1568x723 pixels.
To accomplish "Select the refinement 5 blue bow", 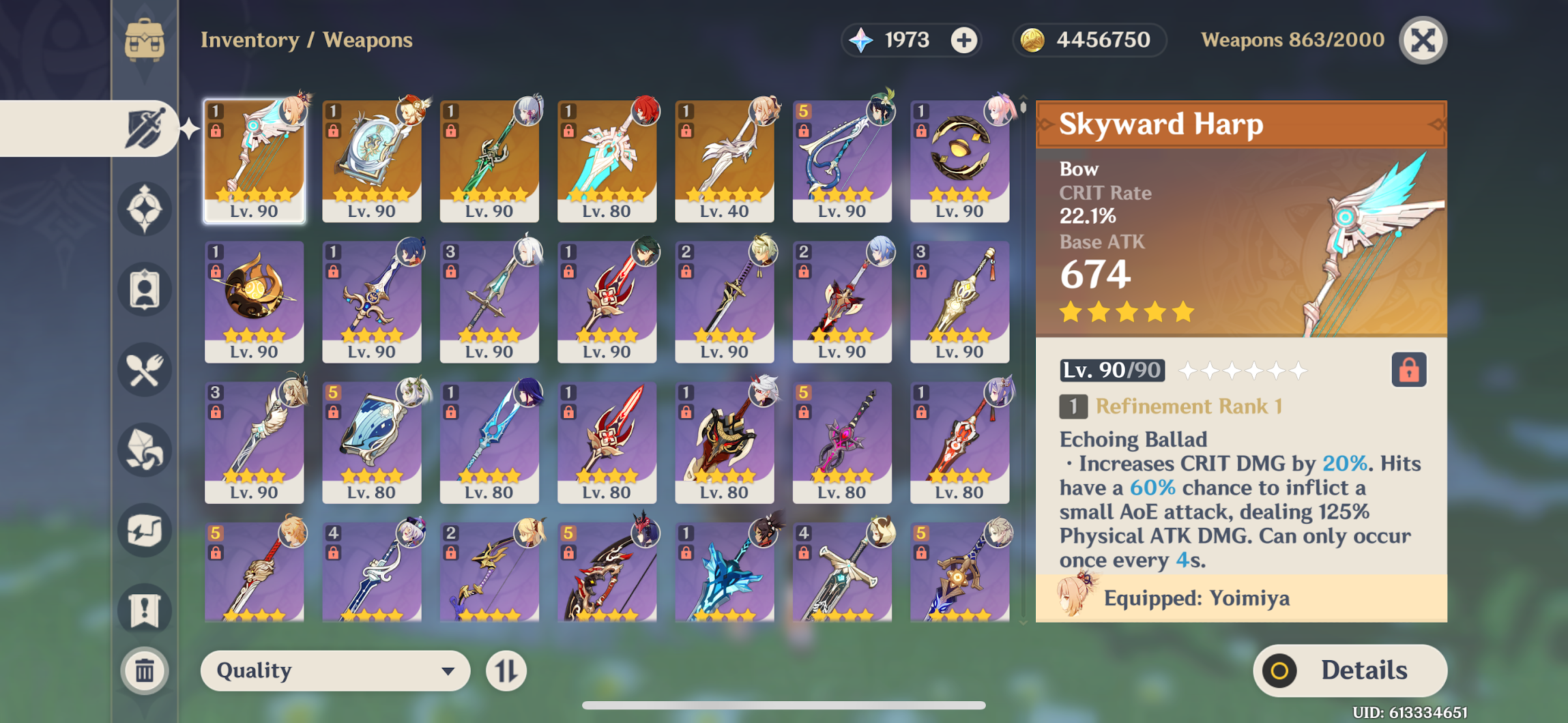I will (x=841, y=161).
